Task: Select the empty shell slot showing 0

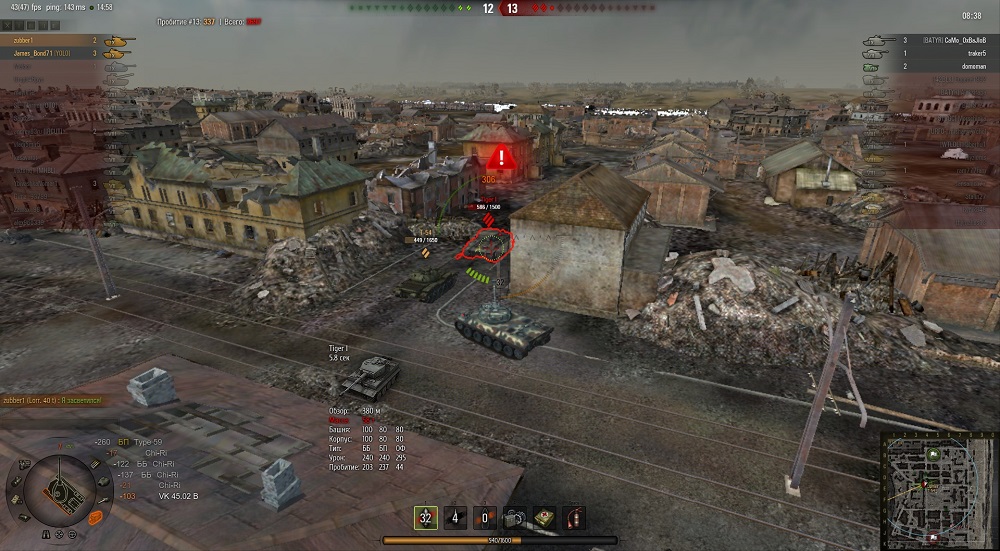Action: point(486,518)
